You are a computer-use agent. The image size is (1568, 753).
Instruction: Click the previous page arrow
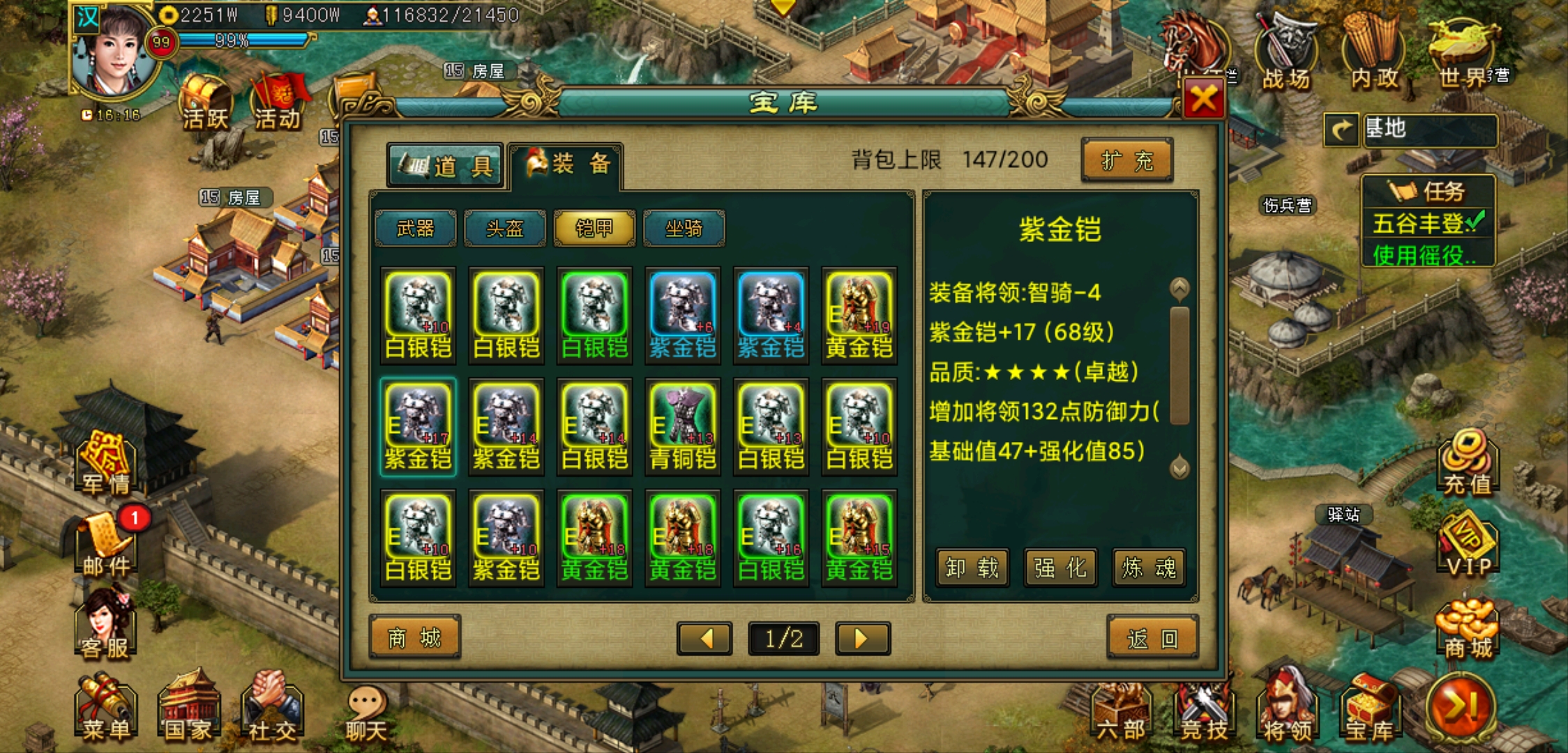704,638
